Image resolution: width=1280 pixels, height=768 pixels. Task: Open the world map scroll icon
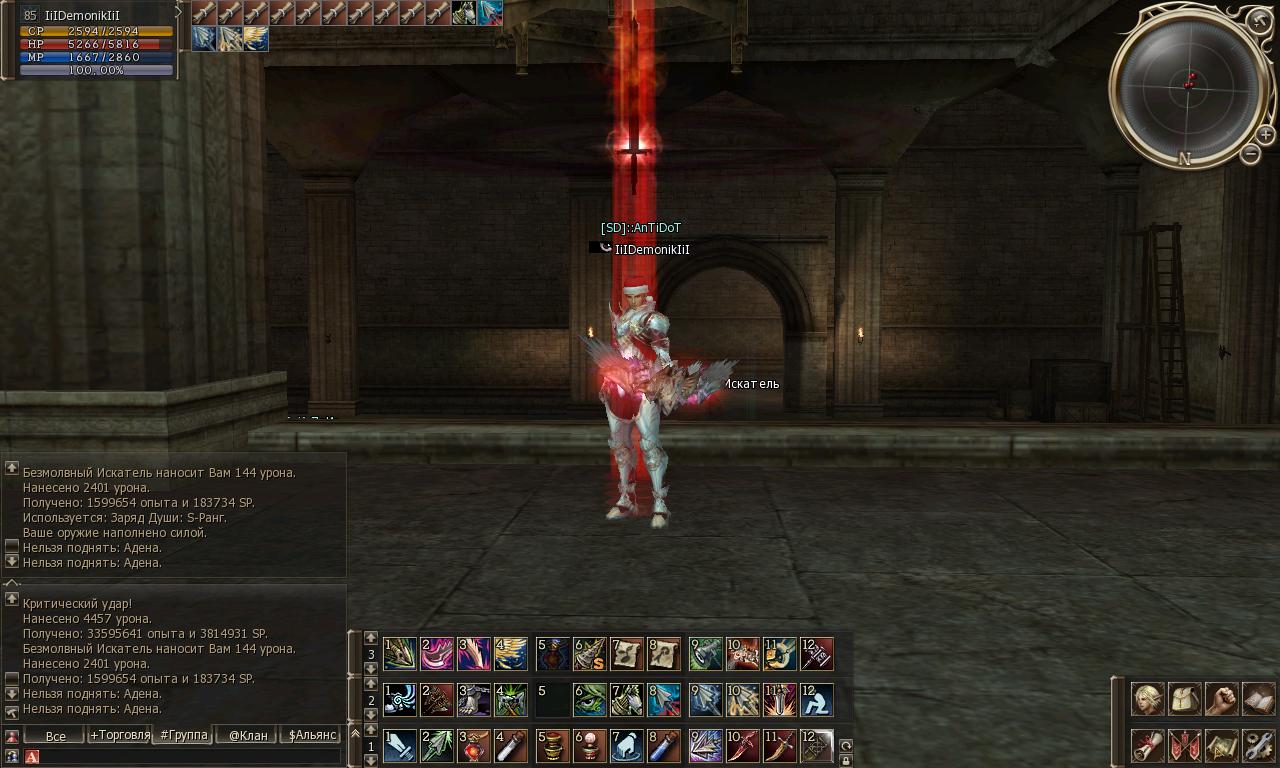(x=1222, y=745)
